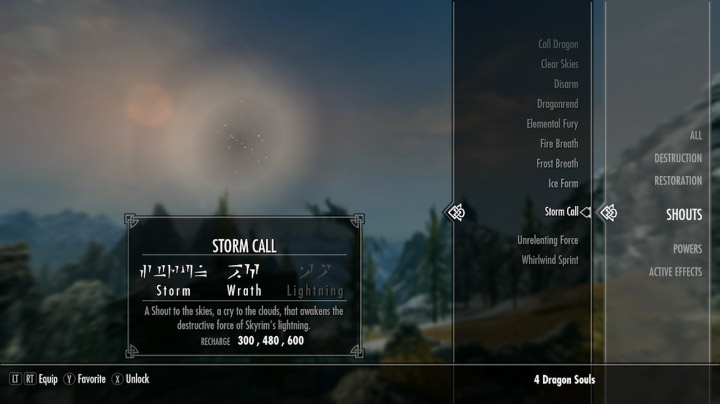
Task: Choose the Unrelenting Force shout
Action: point(547,241)
